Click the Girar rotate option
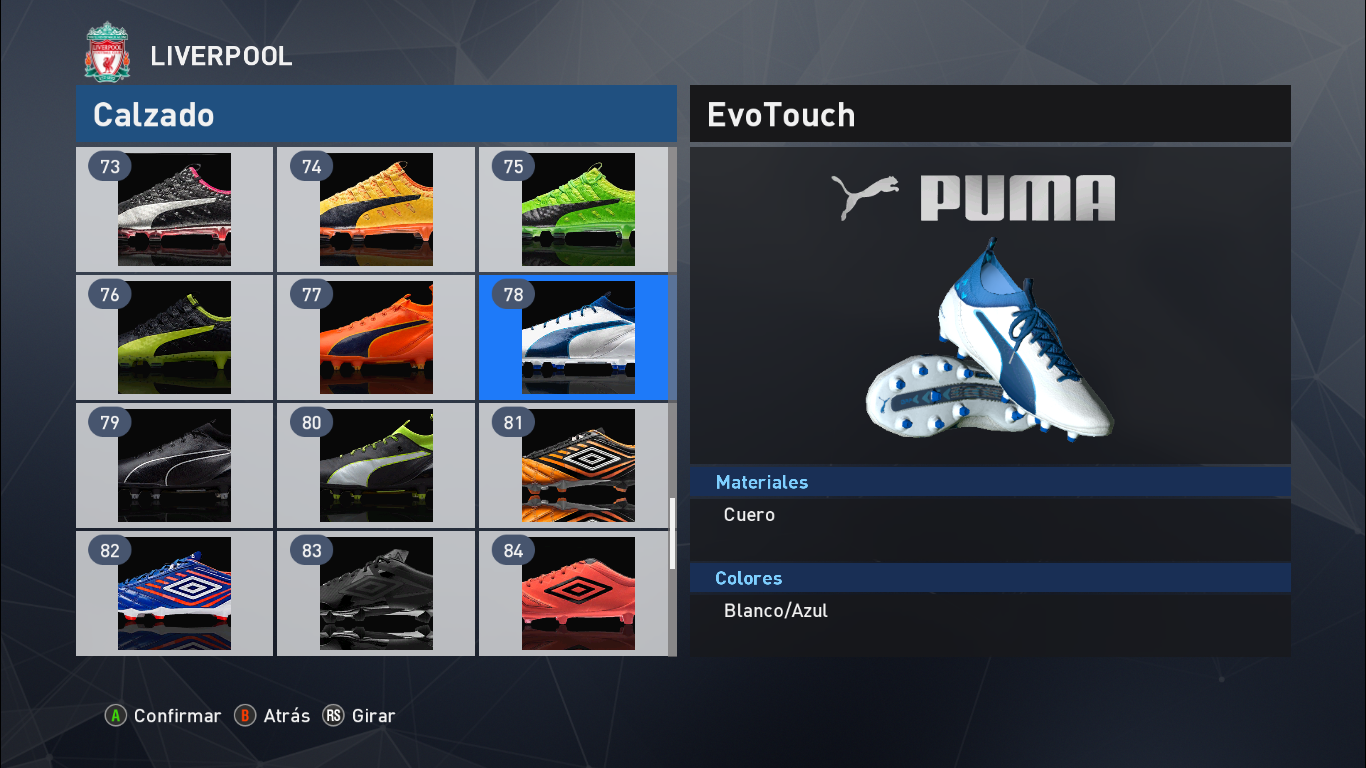Viewport: 1366px width, 768px height. pyautogui.click(x=374, y=716)
